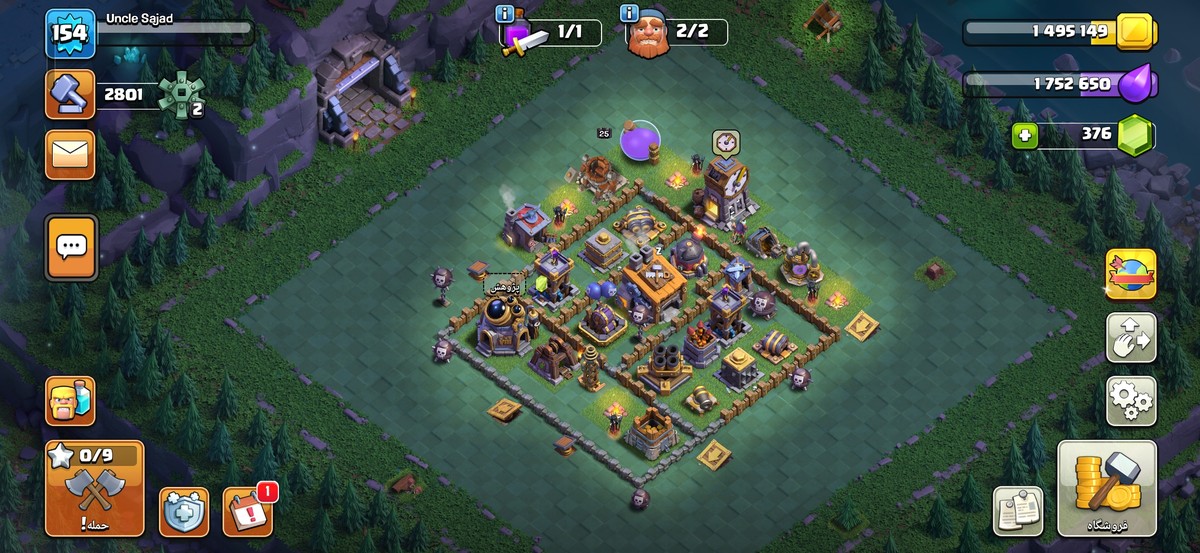Open the Shop with the hammer and coins
The image size is (1200, 553).
tap(1107, 490)
